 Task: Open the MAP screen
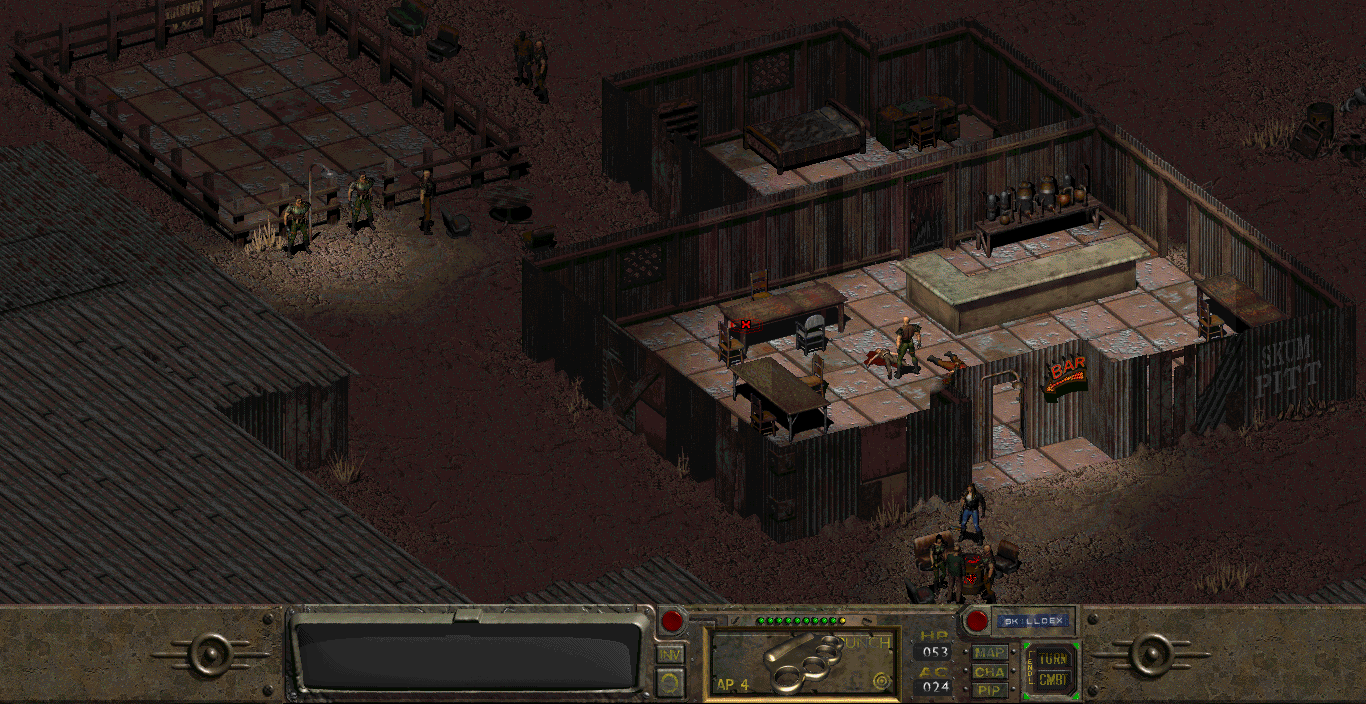point(990,653)
